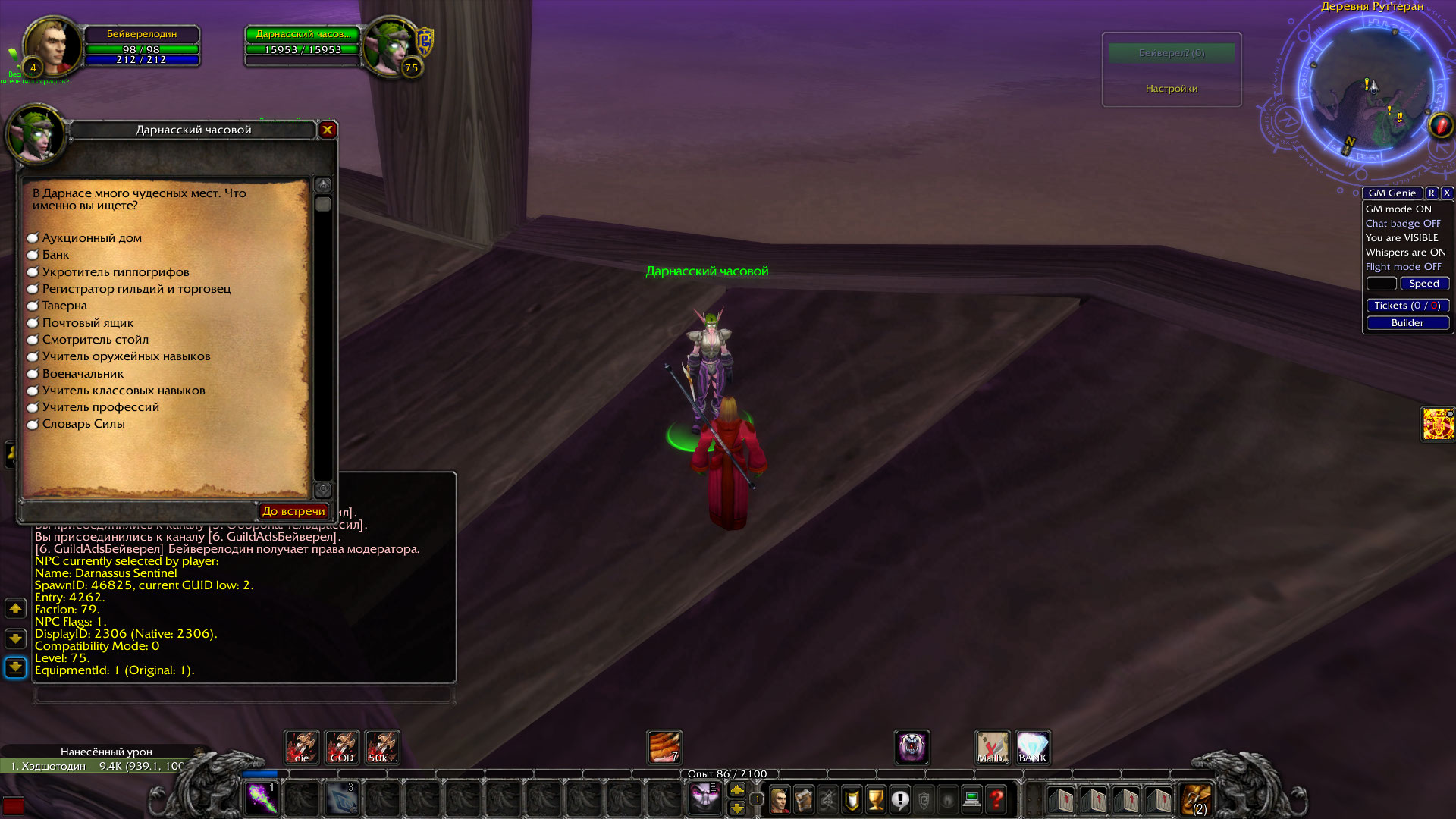Click the BANK diamond macro icon
This screenshot has height=819, width=1456.
1032,748
